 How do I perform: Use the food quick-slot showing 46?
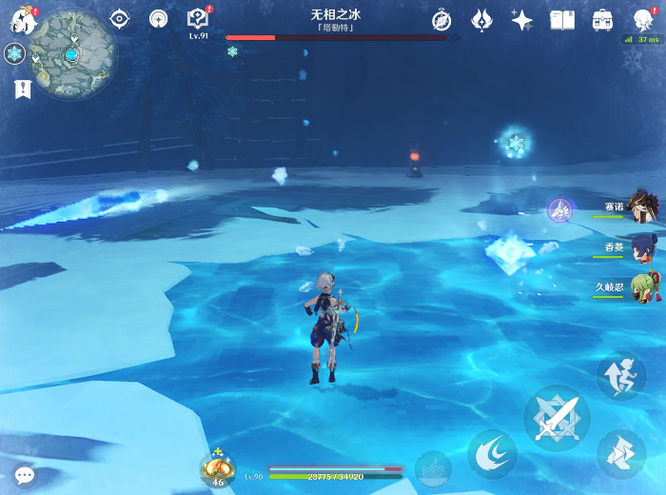pos(217,469)
